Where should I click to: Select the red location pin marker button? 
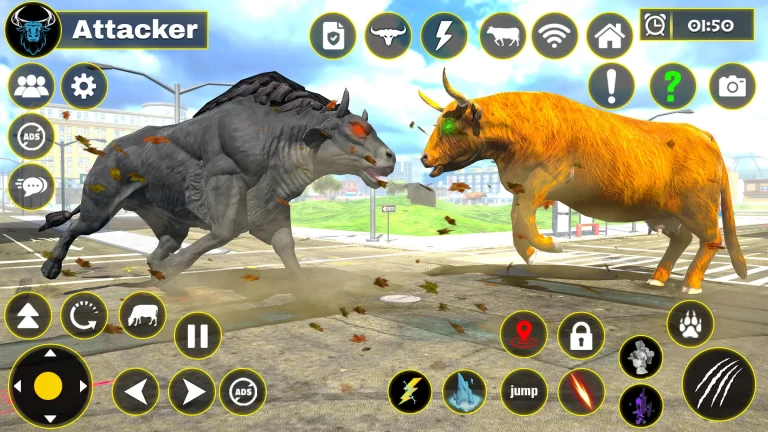coord(523,335)
